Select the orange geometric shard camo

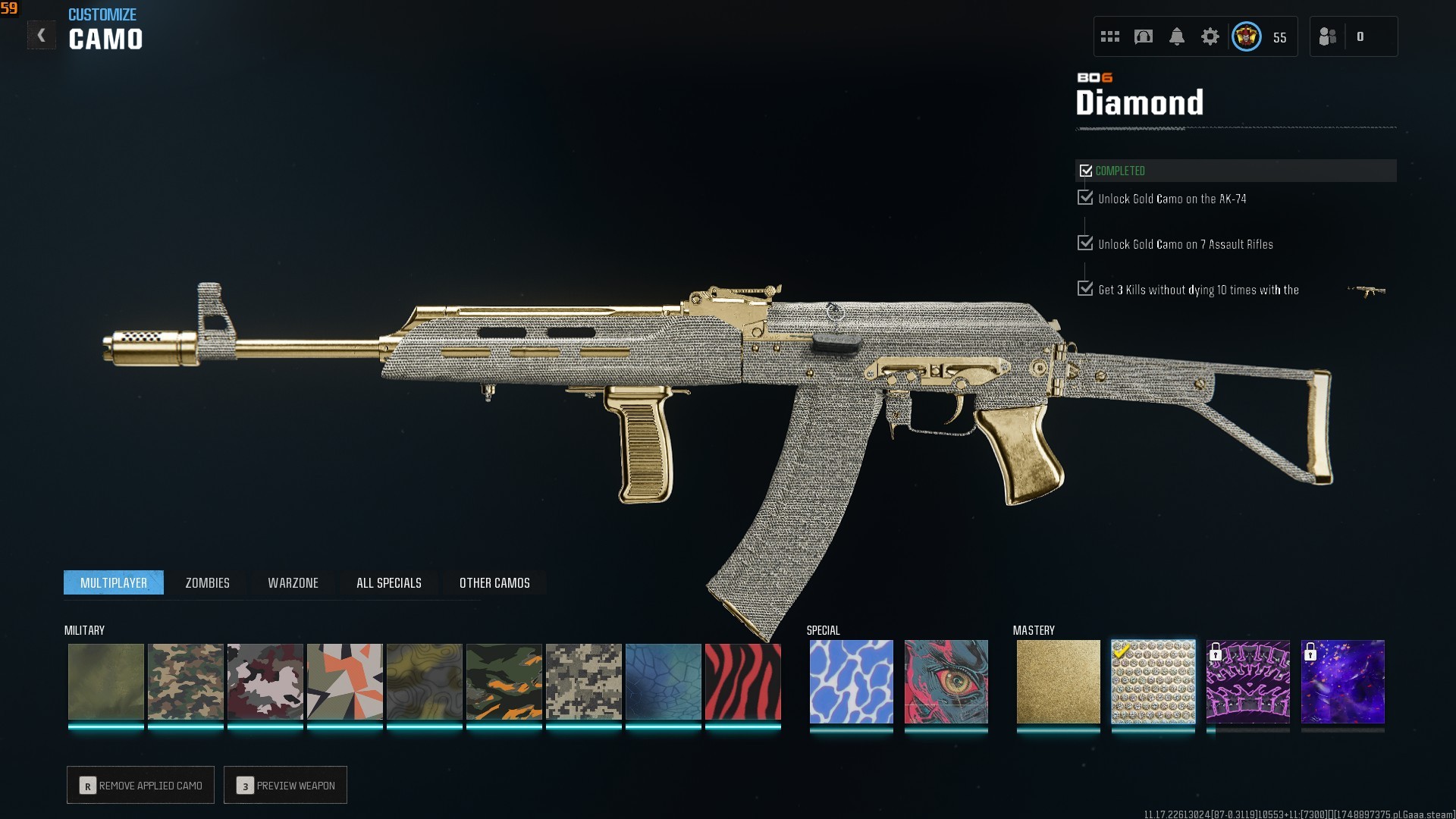[344, 682]
